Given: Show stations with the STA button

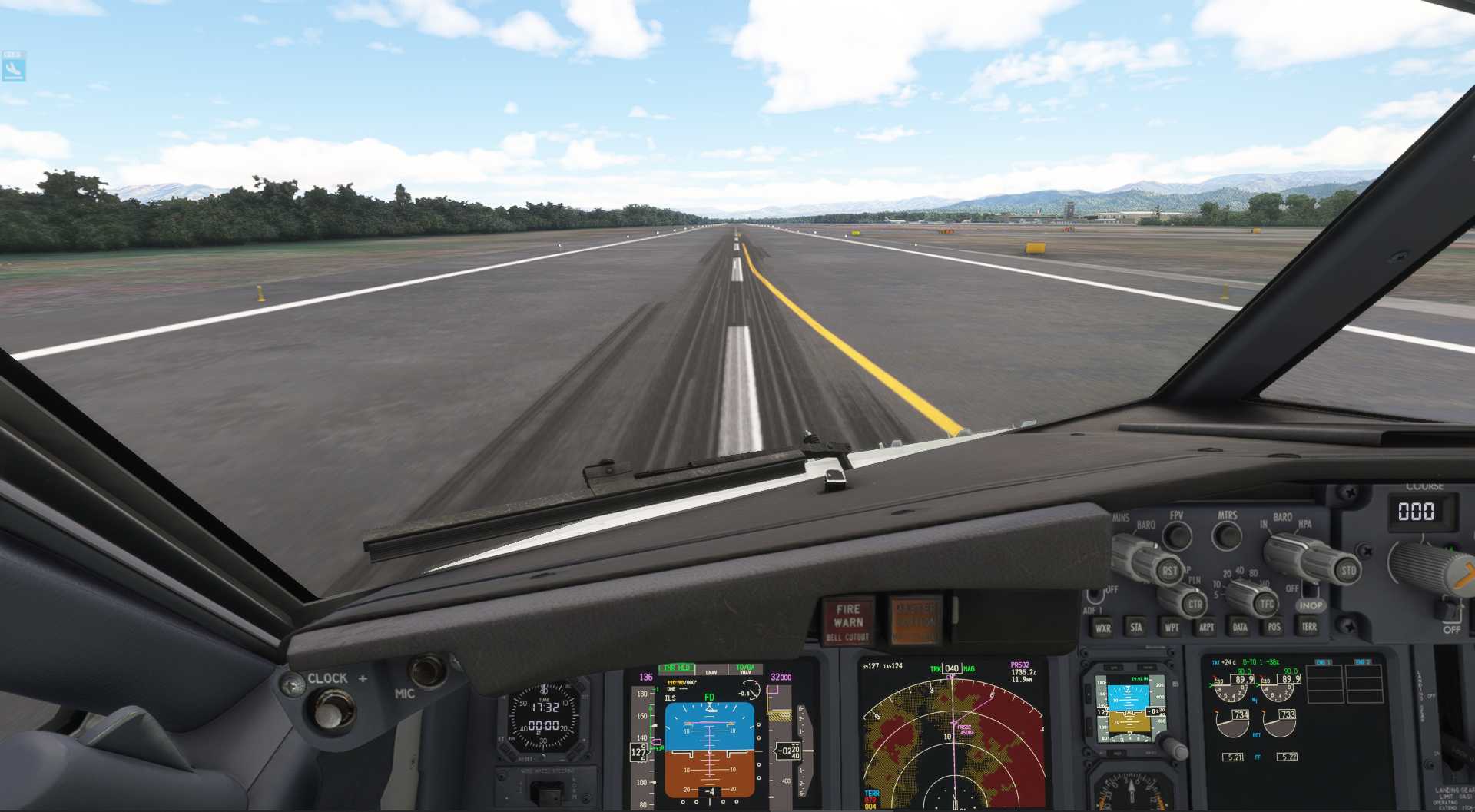Looking at the screenshot, I should 1136,628.
